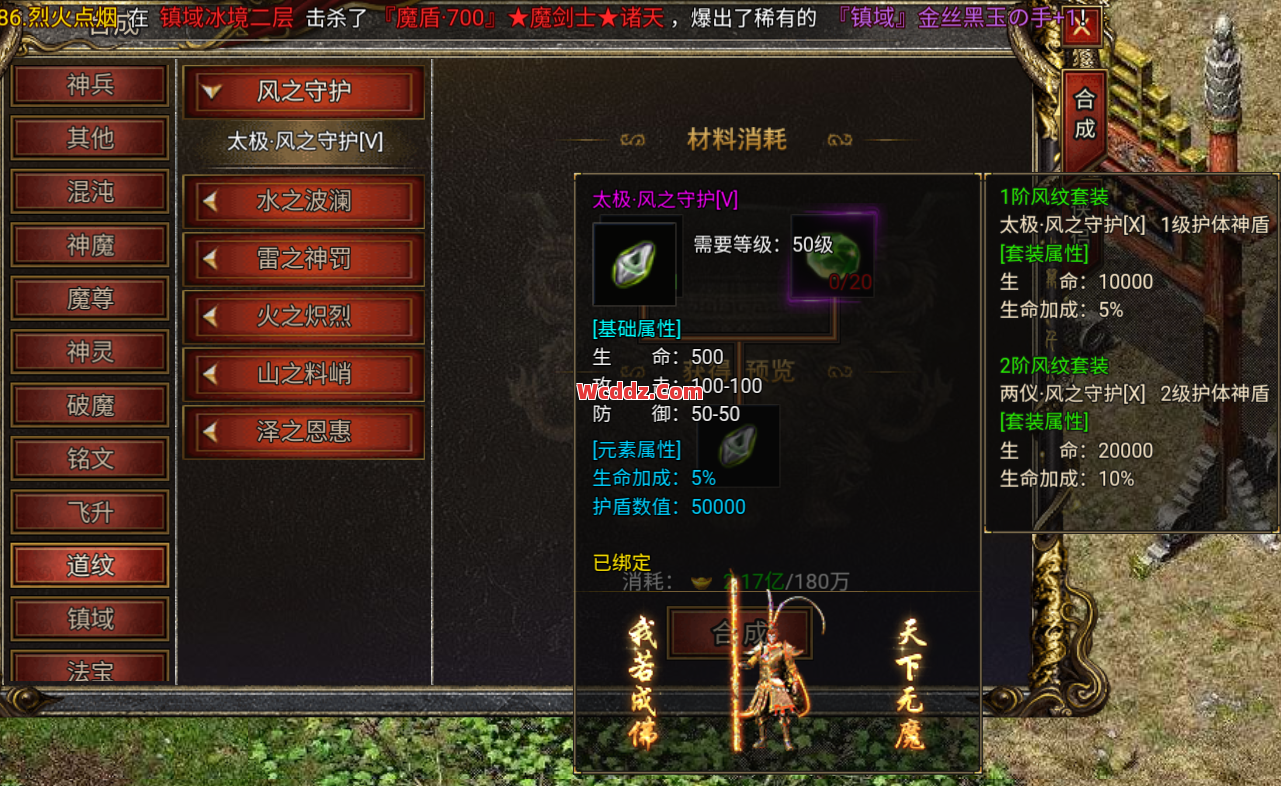The height and width of the screenshot is (786, 1281).
Task: Select the 神兵 category in left sidebar
Action: 89,85
